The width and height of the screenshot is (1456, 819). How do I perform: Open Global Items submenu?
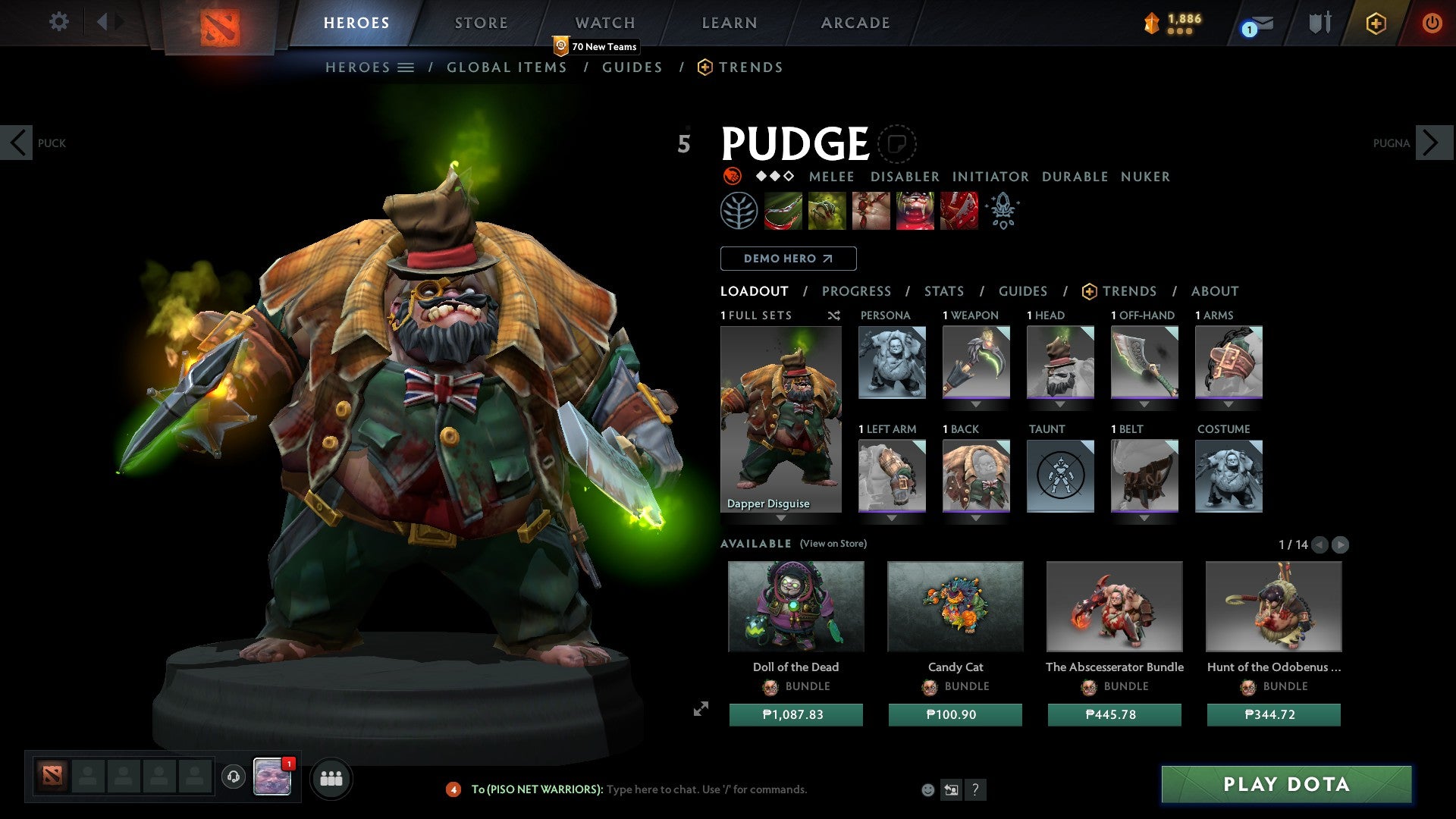click(507, 67)
